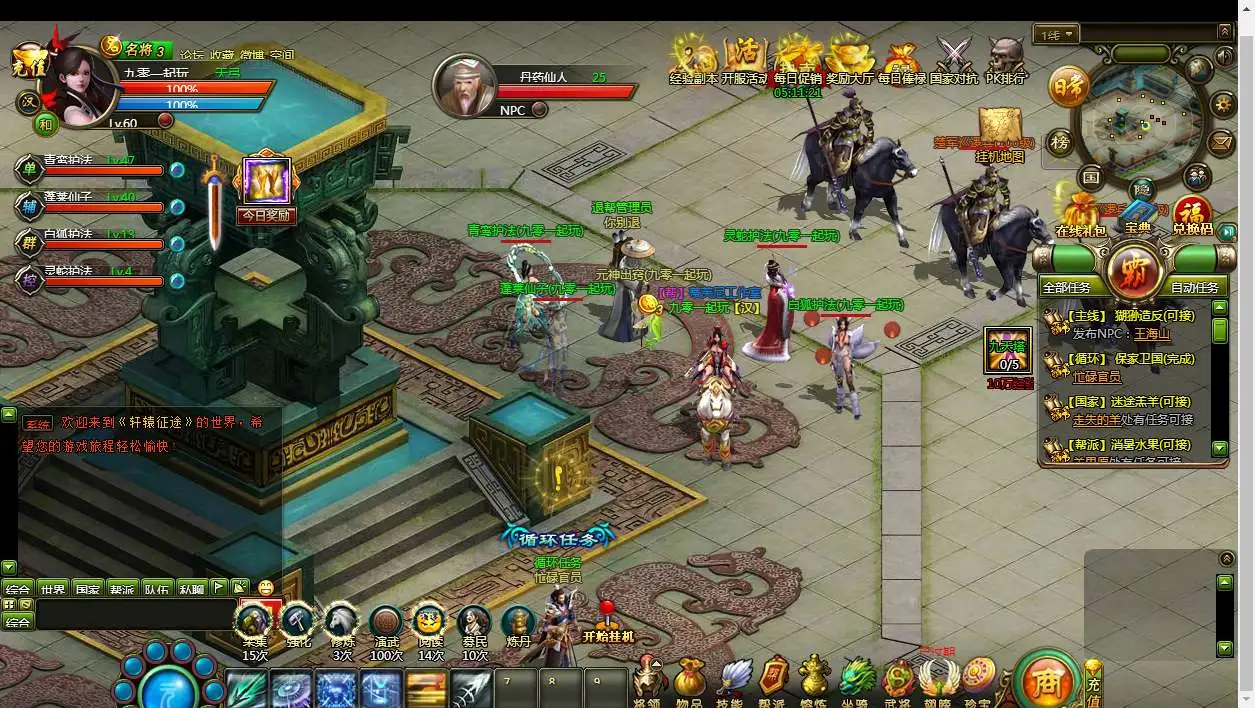This screenshot has height=708, width=1255.
Task: Switch to the 自动任务 quest tab
Action: [x=1194, y=287]
